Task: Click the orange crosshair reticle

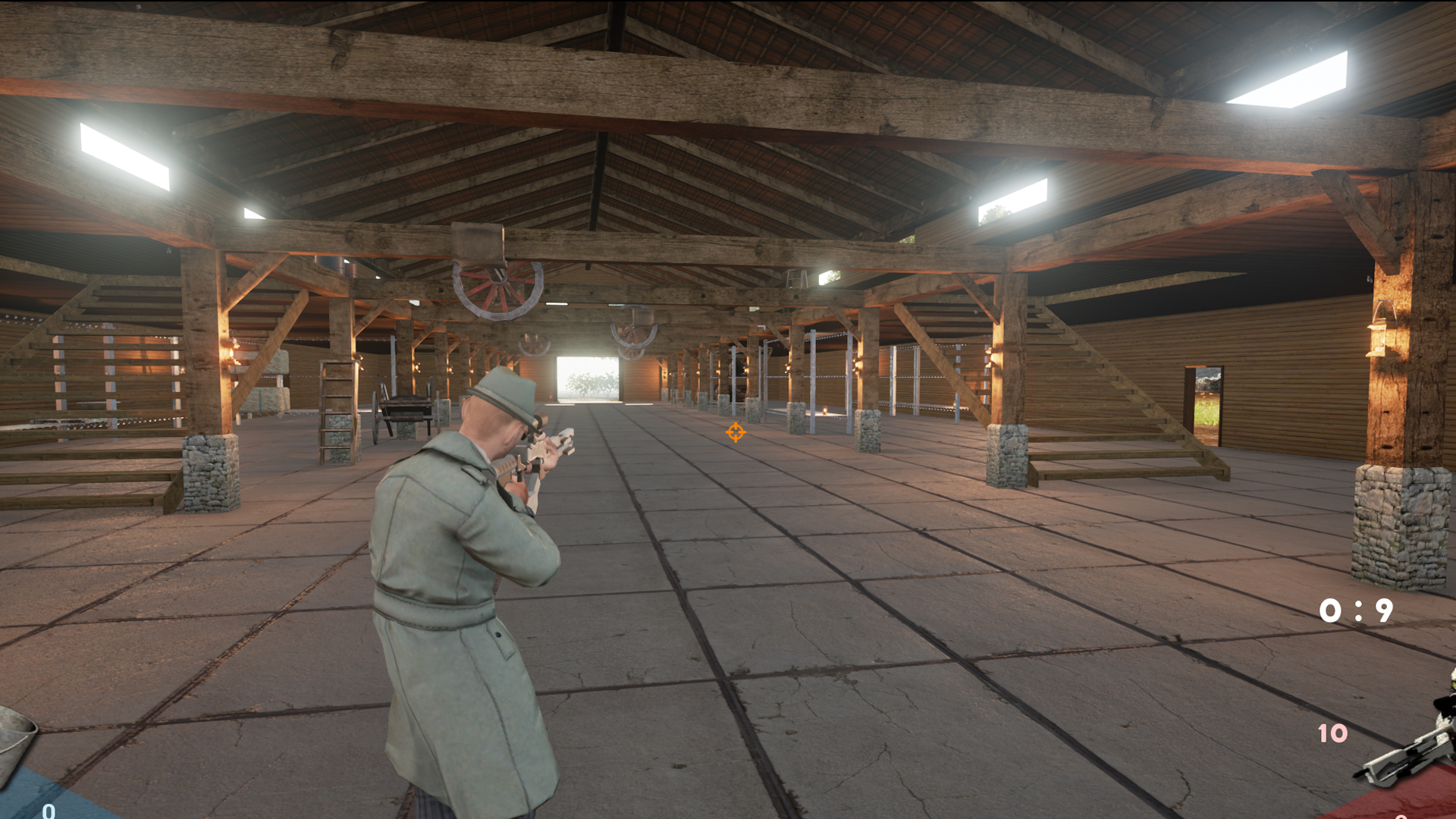Action: (733, 433)
